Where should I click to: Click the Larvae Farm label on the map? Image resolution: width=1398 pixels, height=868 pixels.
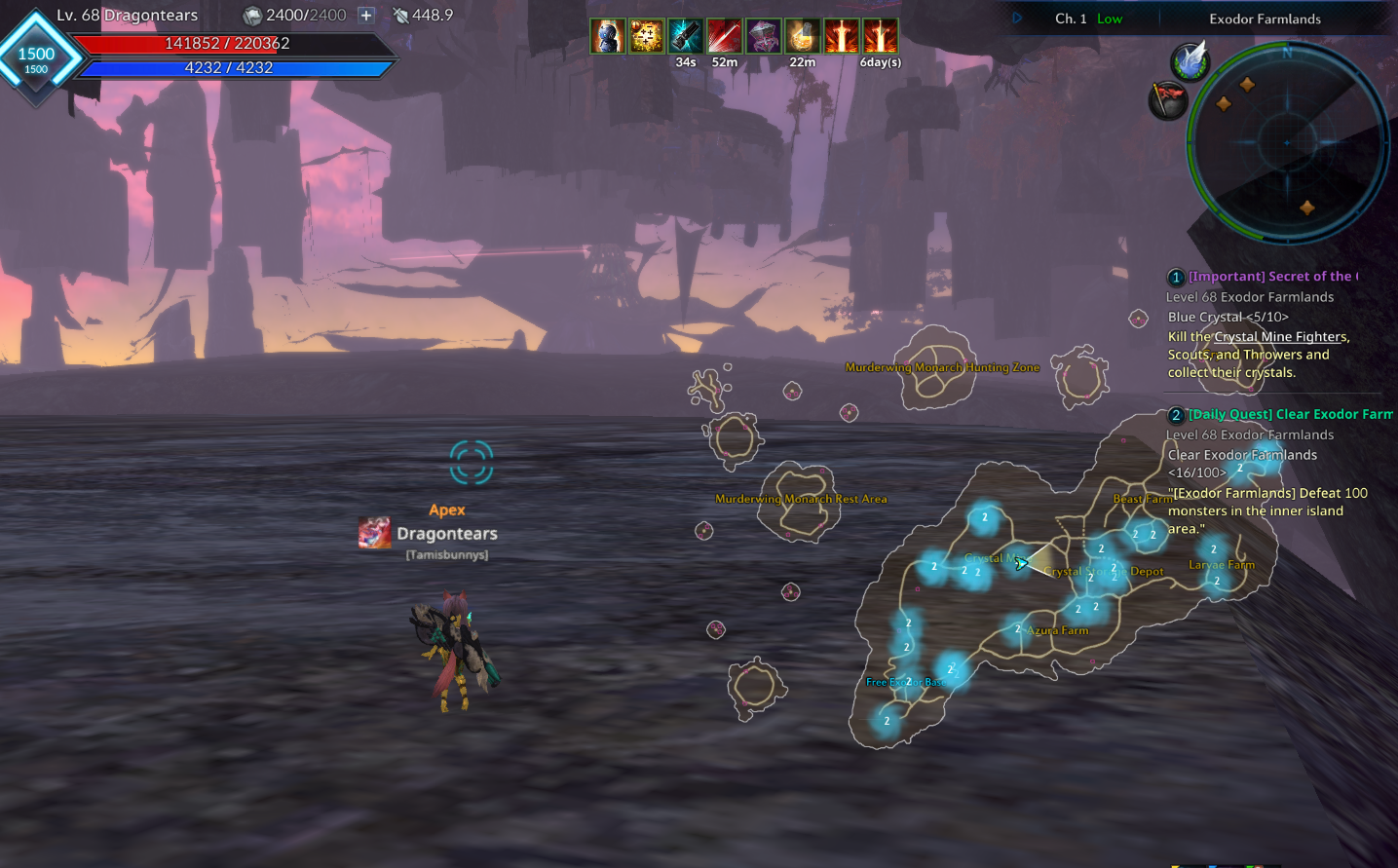coord(1222,565)
